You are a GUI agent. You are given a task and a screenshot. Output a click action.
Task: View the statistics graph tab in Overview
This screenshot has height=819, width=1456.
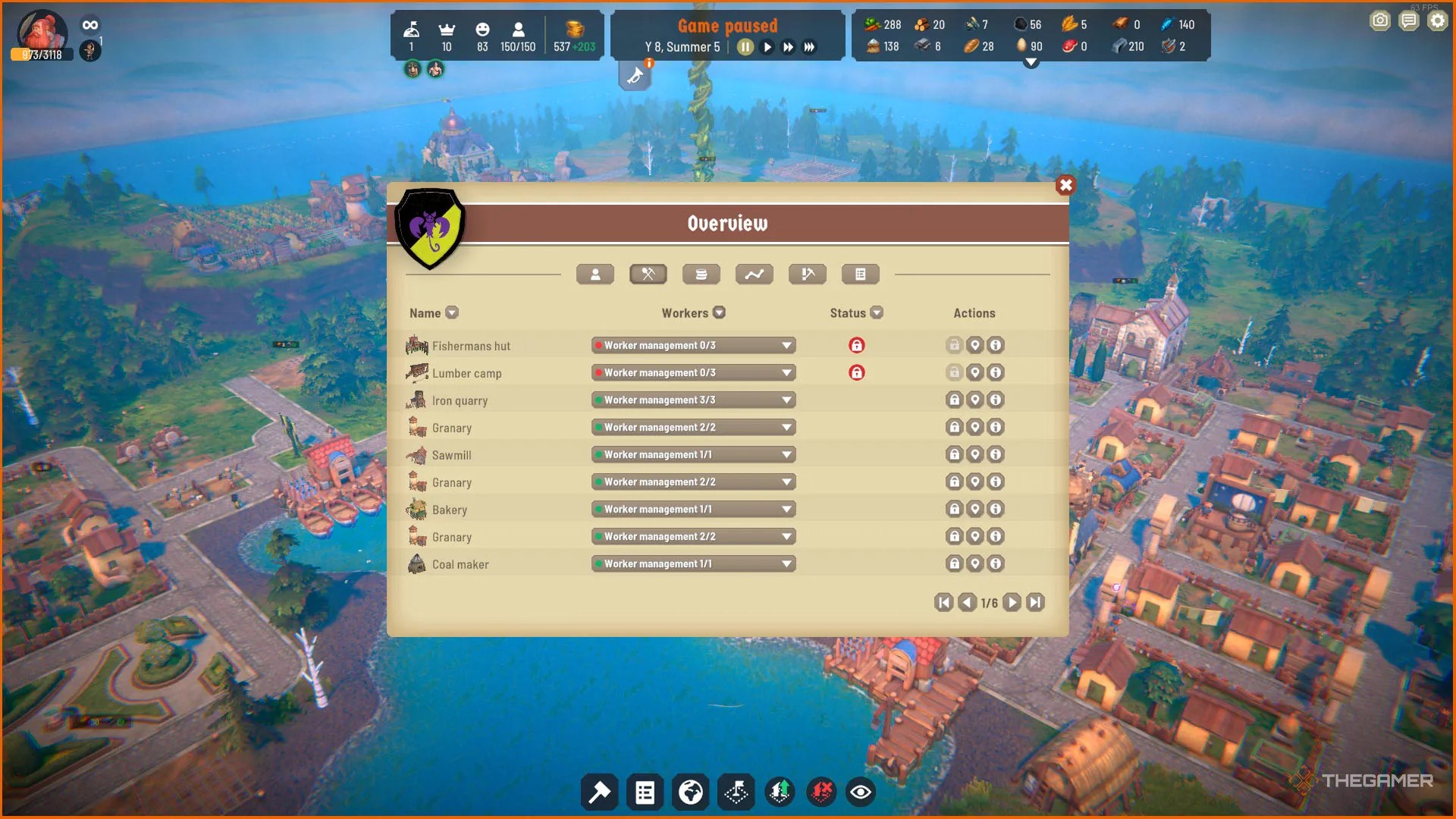755,274
